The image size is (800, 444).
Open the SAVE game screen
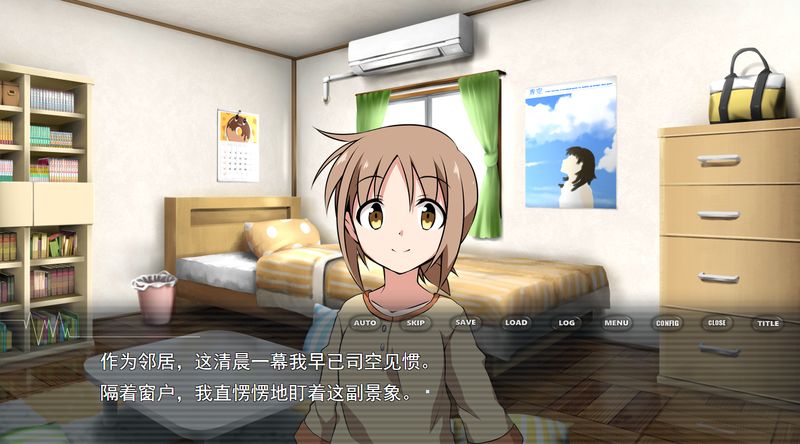coord(465,323)
